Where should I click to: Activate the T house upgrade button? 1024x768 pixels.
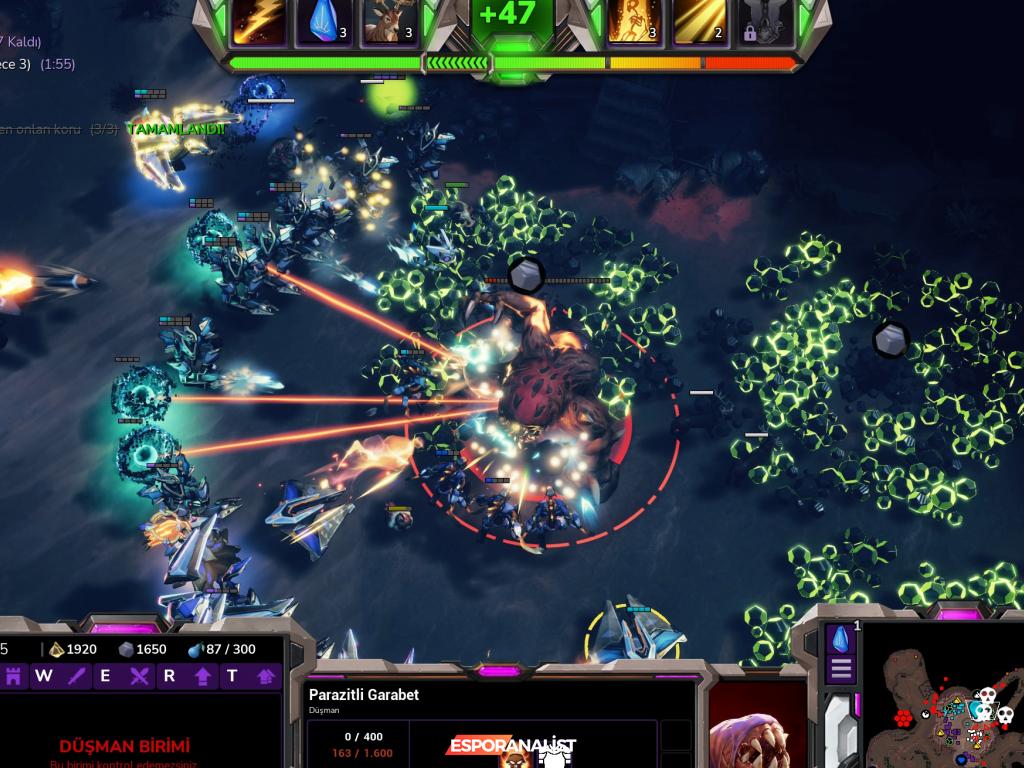tap(266, 676)
